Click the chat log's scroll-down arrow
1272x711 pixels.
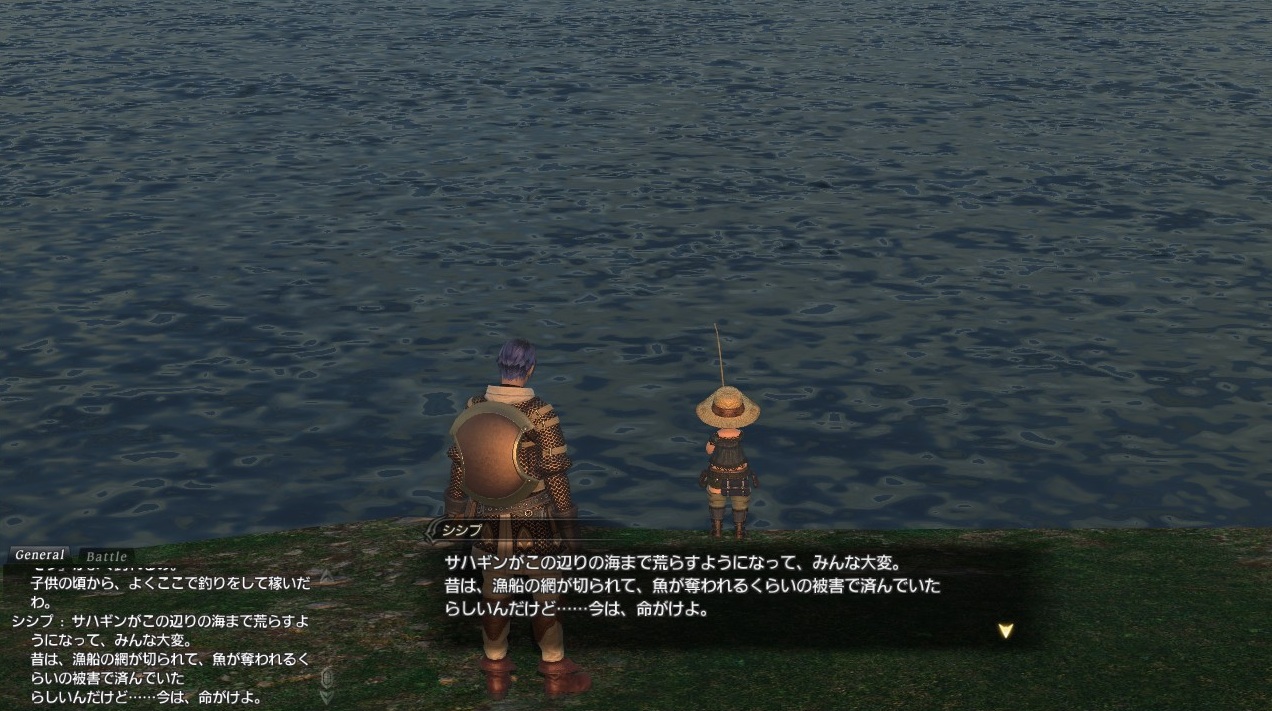point(326,697)
